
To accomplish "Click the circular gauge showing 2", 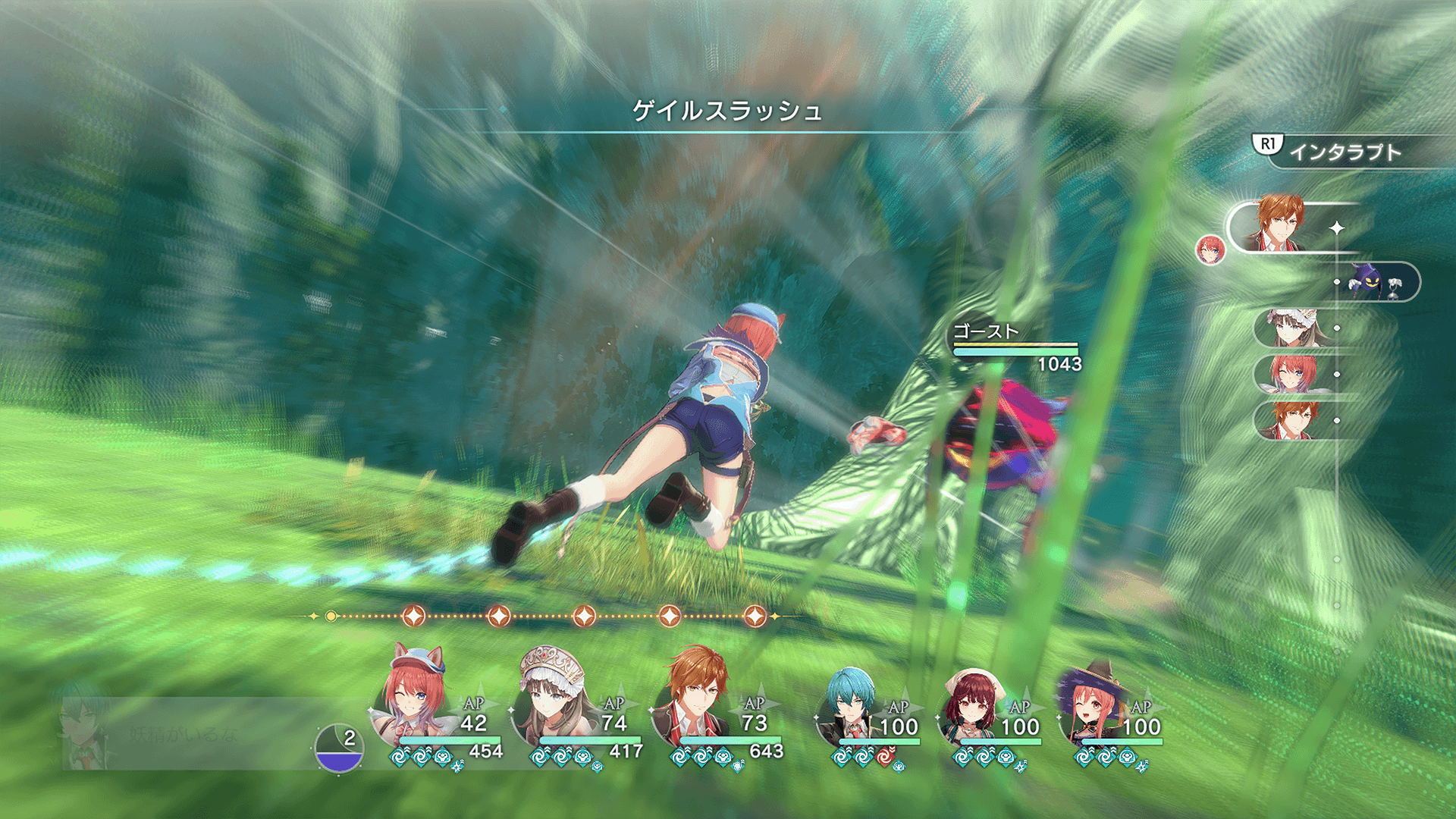I will pyautogui.click(x=339, y=748).
